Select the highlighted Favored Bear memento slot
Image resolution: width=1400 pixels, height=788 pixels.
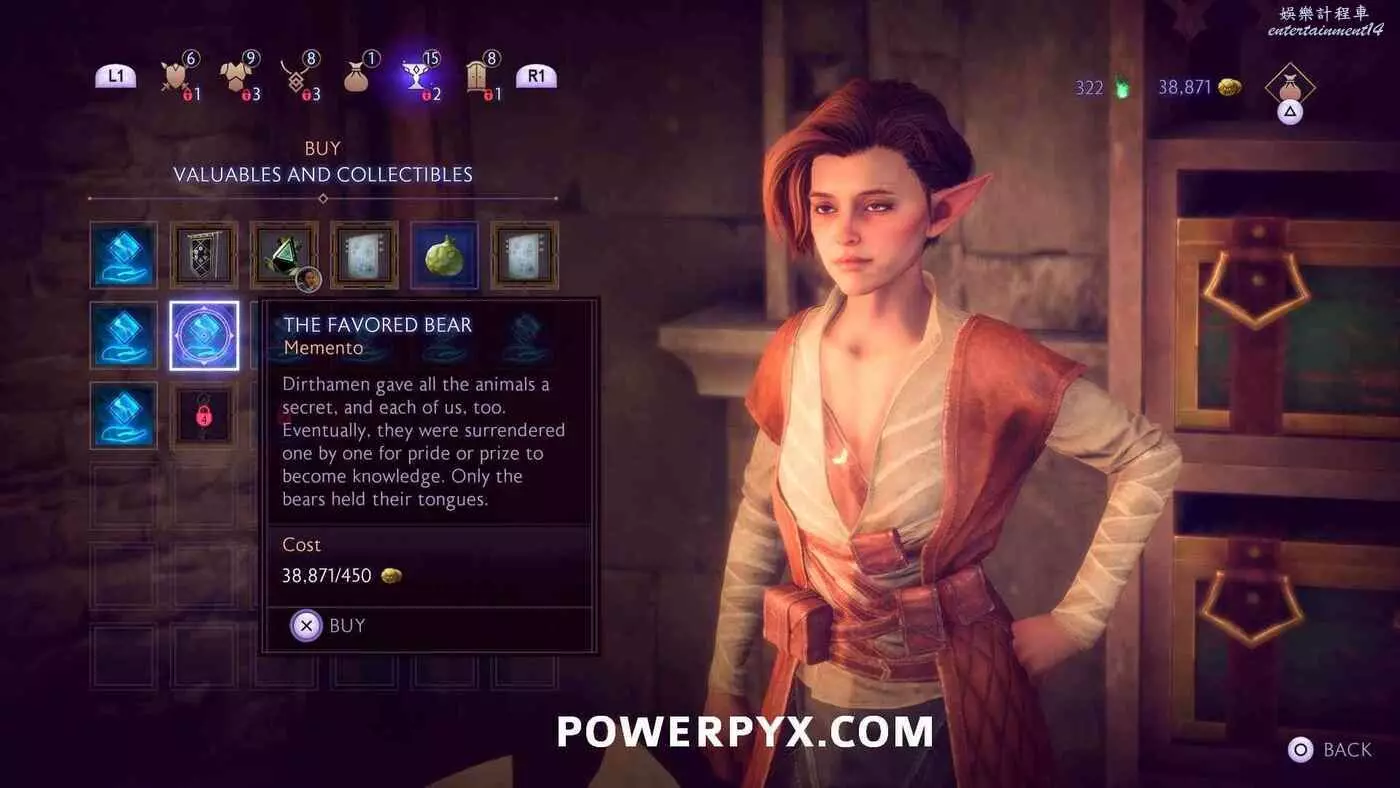point(204,335)
